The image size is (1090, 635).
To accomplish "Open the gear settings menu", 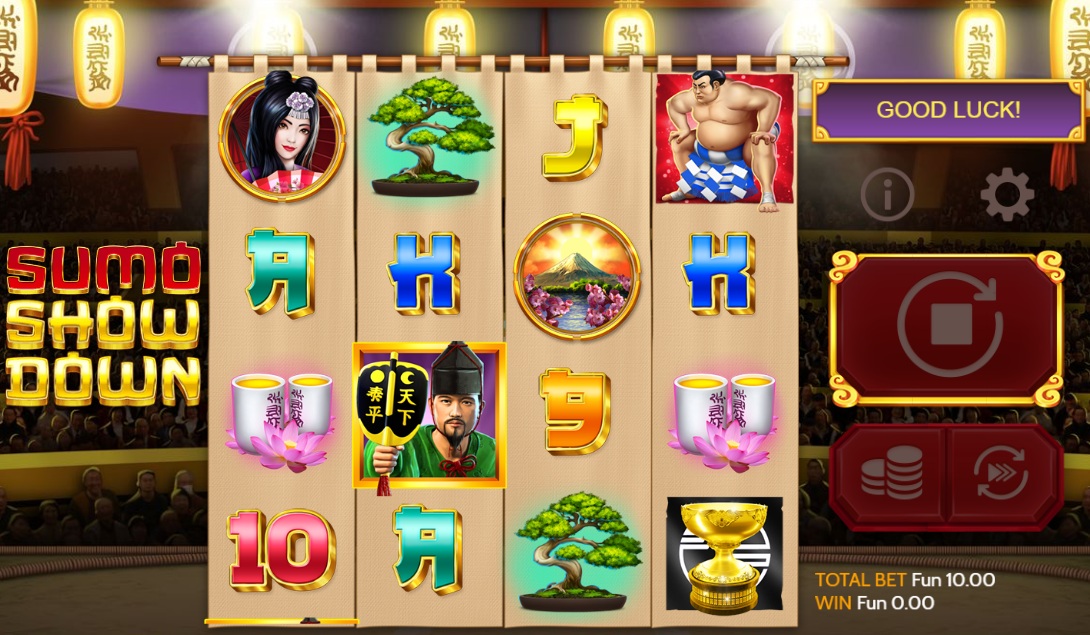I will click(1006, 195).
